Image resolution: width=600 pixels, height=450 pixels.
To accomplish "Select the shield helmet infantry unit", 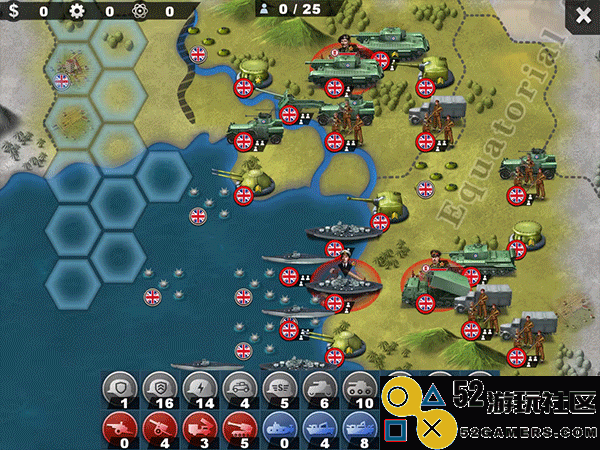I will tap(120, 388).
